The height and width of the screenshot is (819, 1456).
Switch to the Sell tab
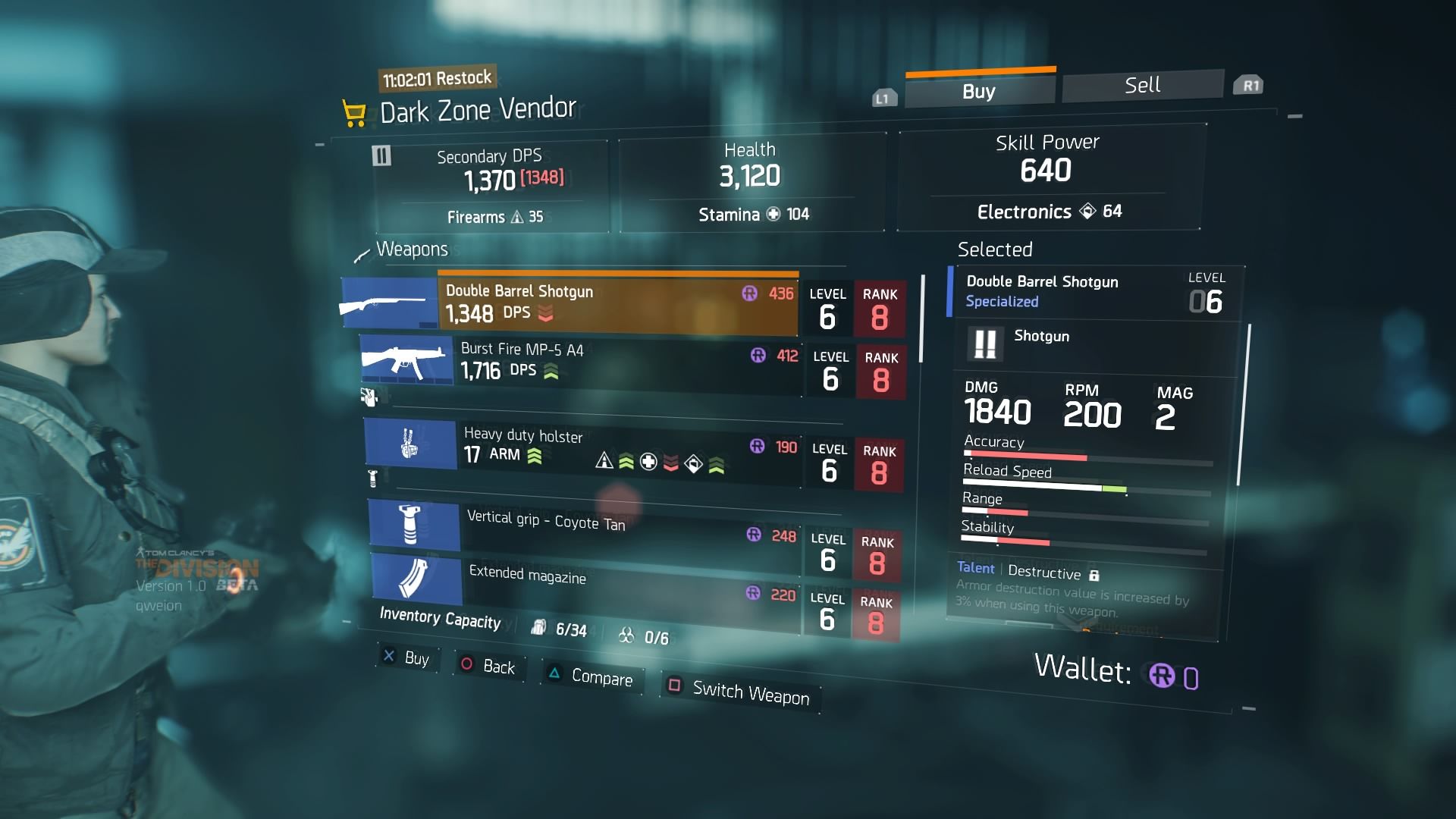(1142, 86)
